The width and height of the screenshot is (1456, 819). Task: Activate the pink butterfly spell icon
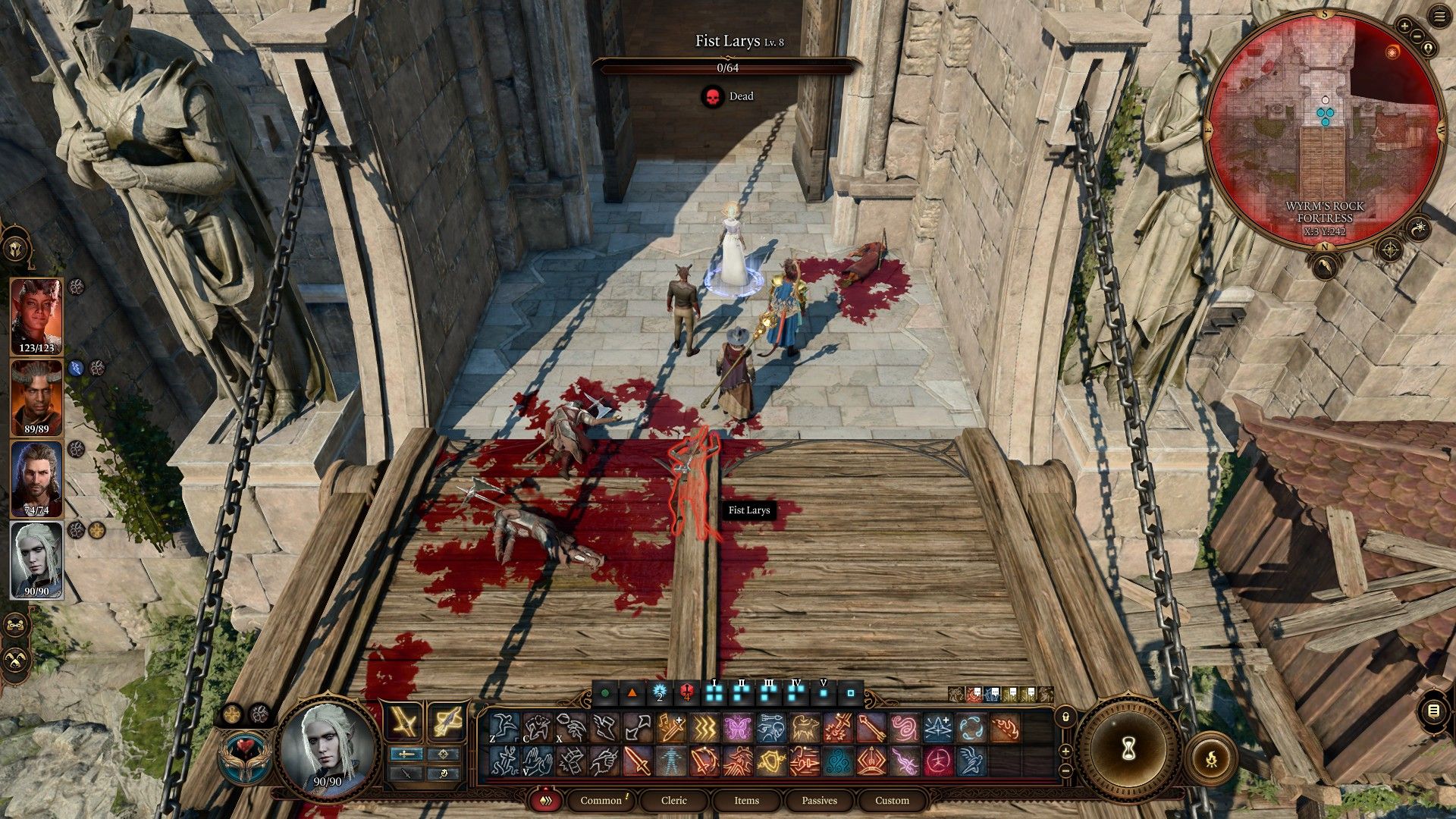click(736, 729)
